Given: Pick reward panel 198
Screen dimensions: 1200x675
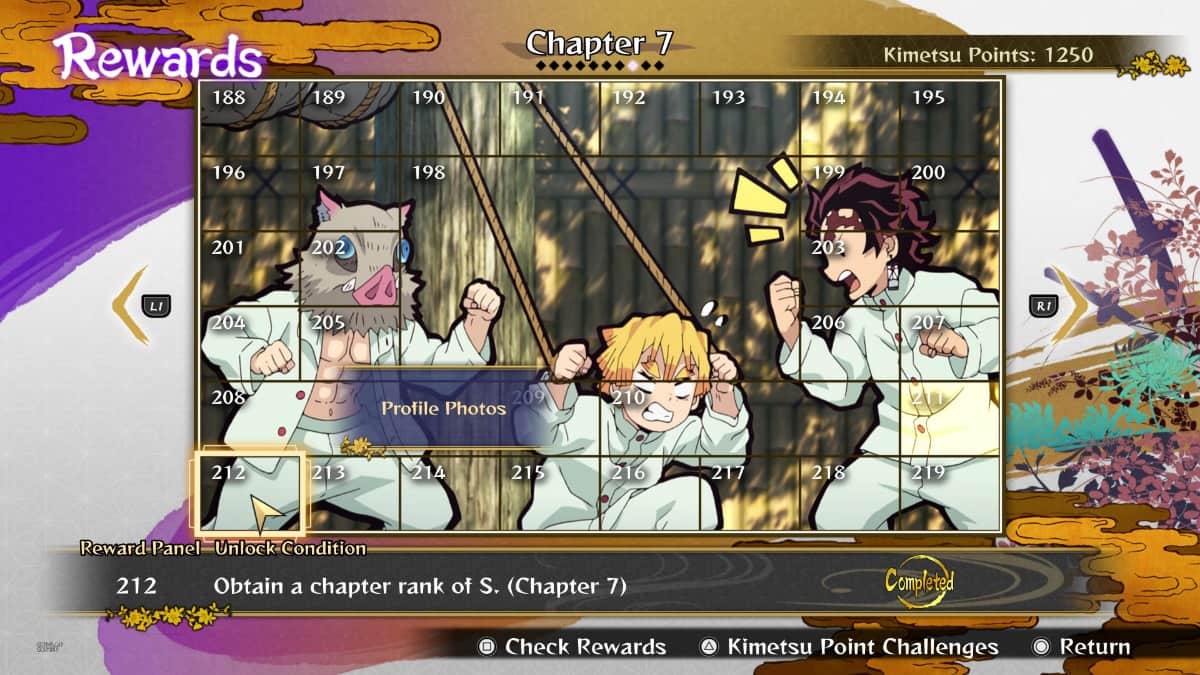Looking at the screenshot, I should [x=450, y=193].
